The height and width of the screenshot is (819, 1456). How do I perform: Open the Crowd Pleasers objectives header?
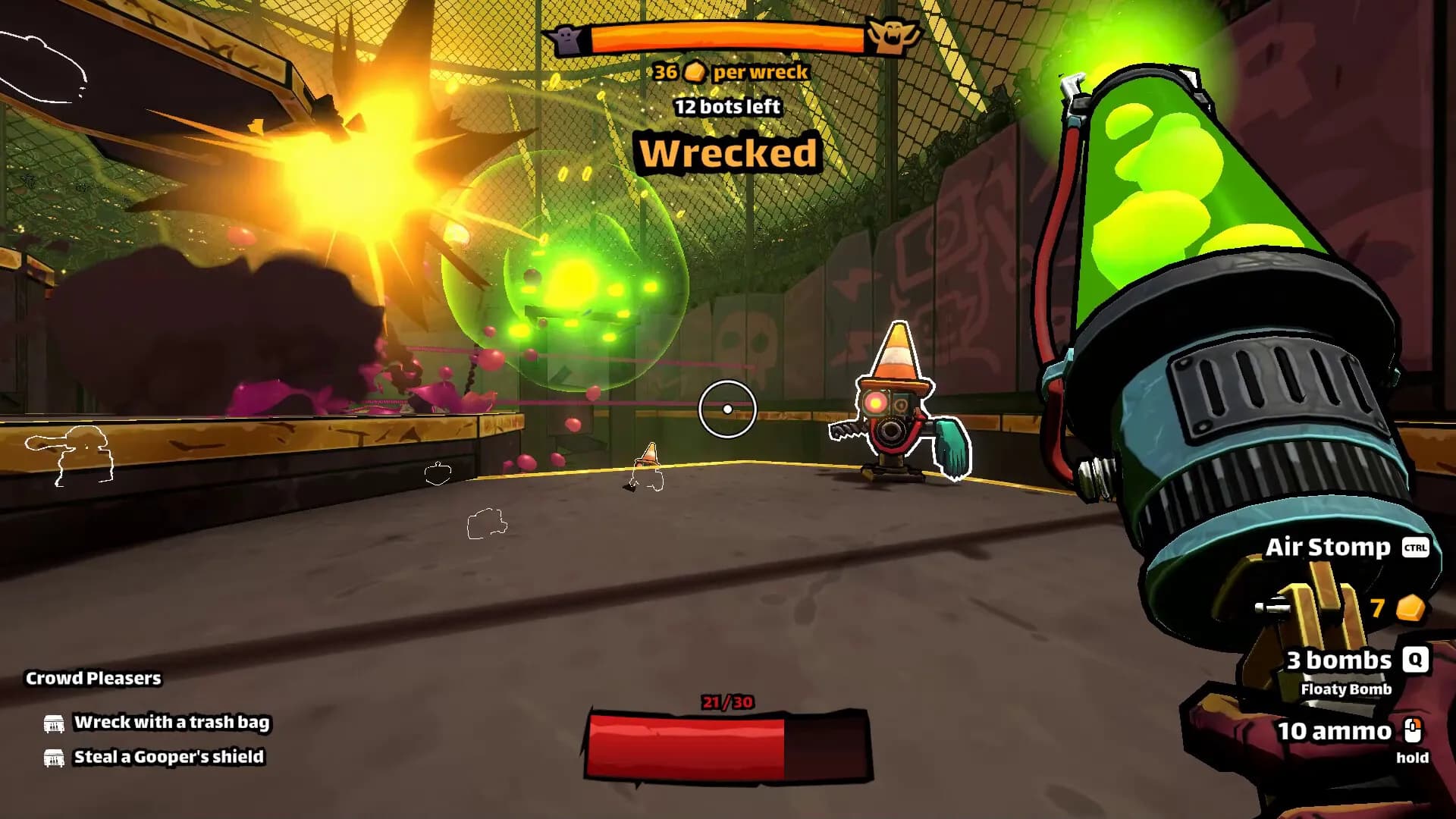click(x=93, y=678)
